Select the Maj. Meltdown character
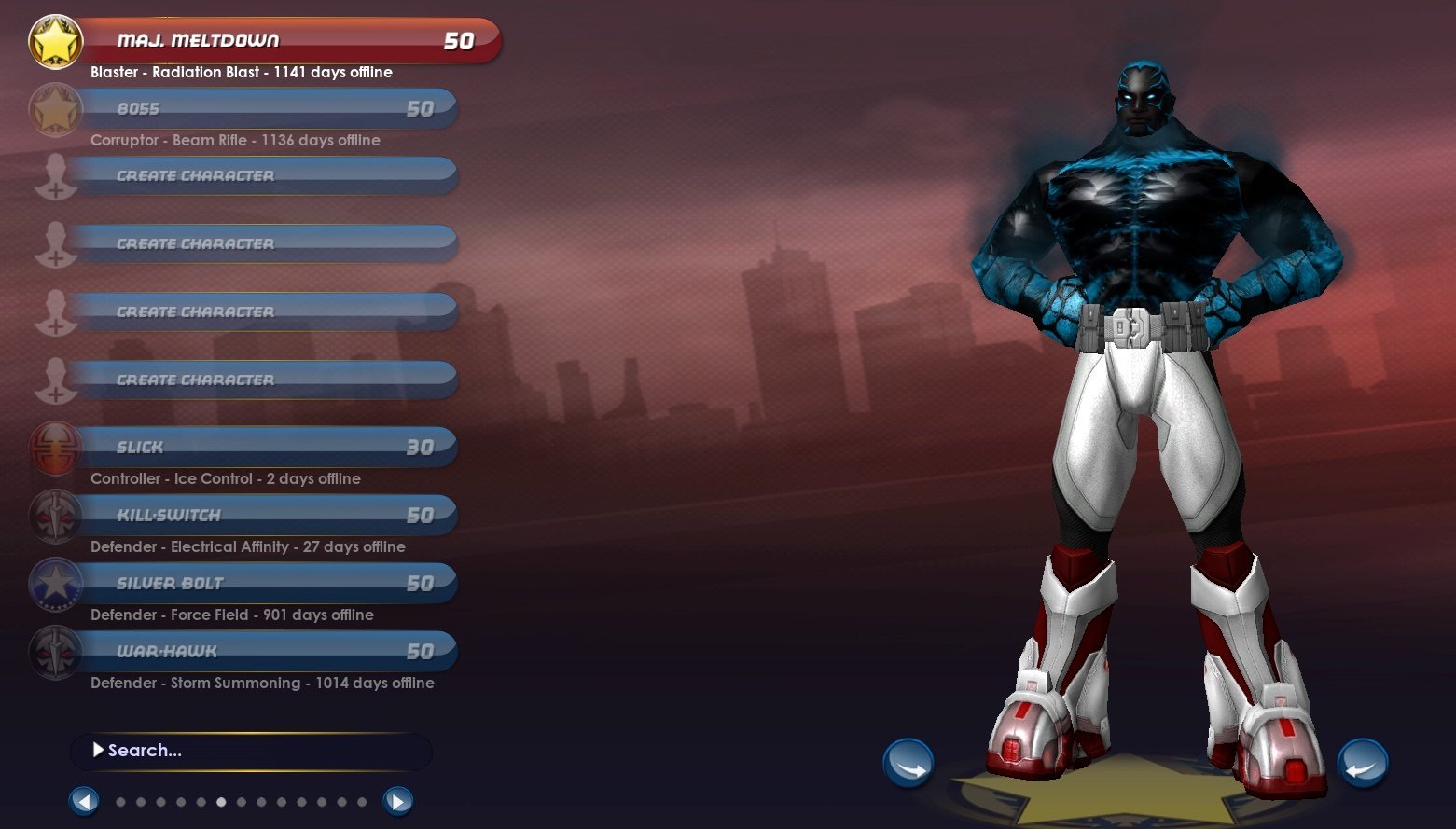The height and width of the screenshot is (829, 1456). tap(280, 41)
